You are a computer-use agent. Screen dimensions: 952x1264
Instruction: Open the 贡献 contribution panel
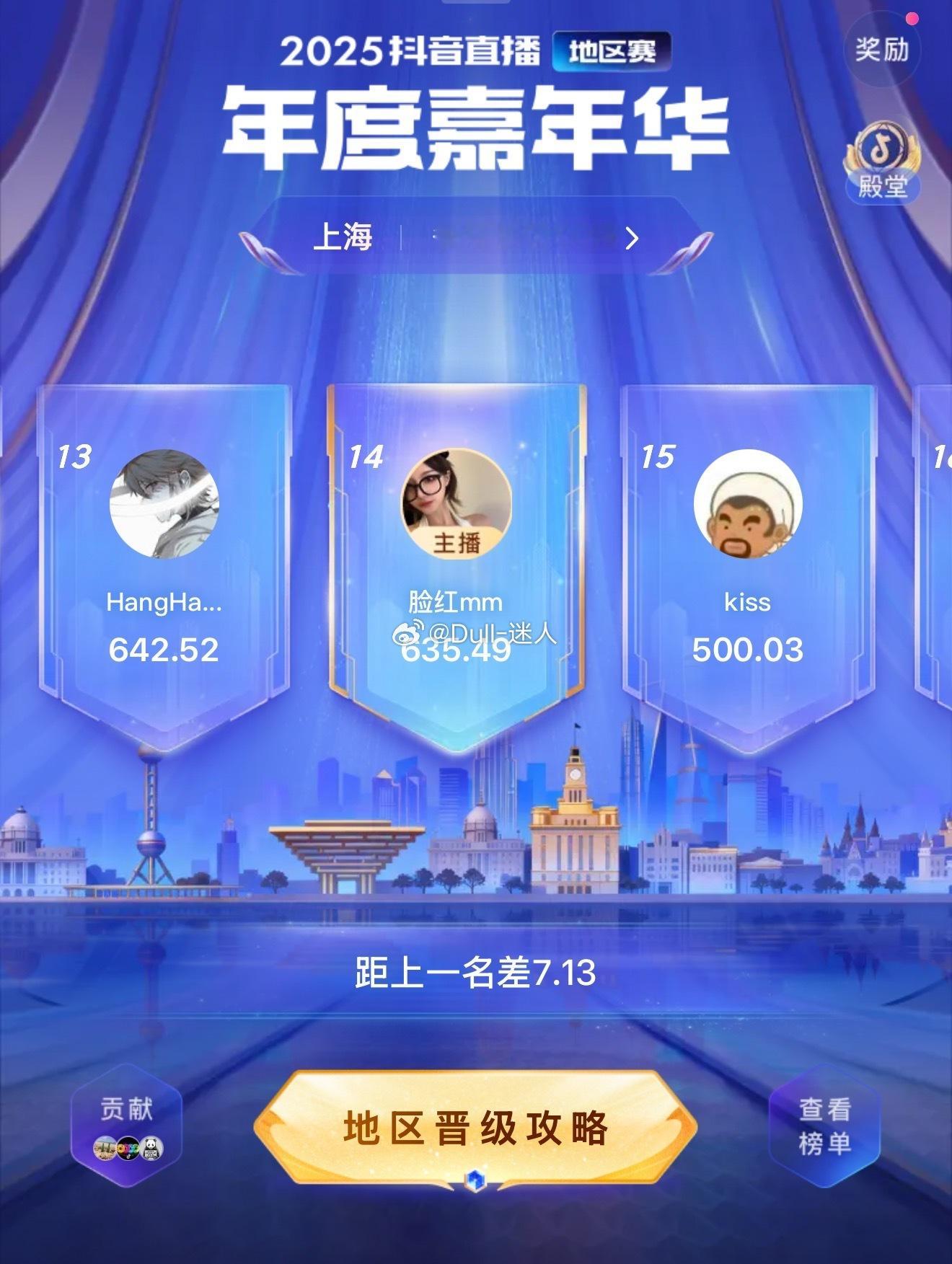pyautogui.click(x=128, y=1108)
